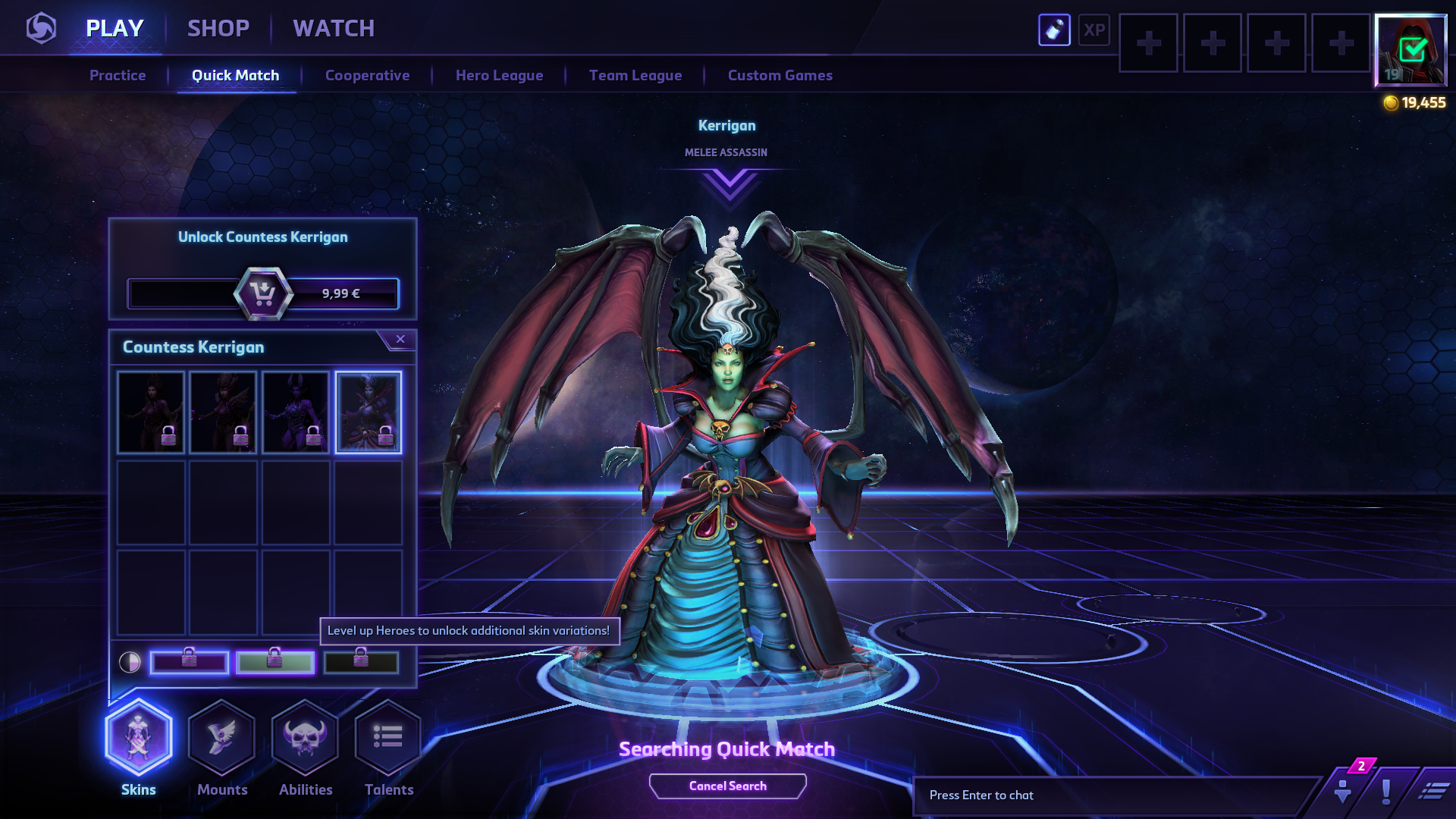Open the player portrait profile
This screenshot has height=819, width=1456.
[1410, 50]
